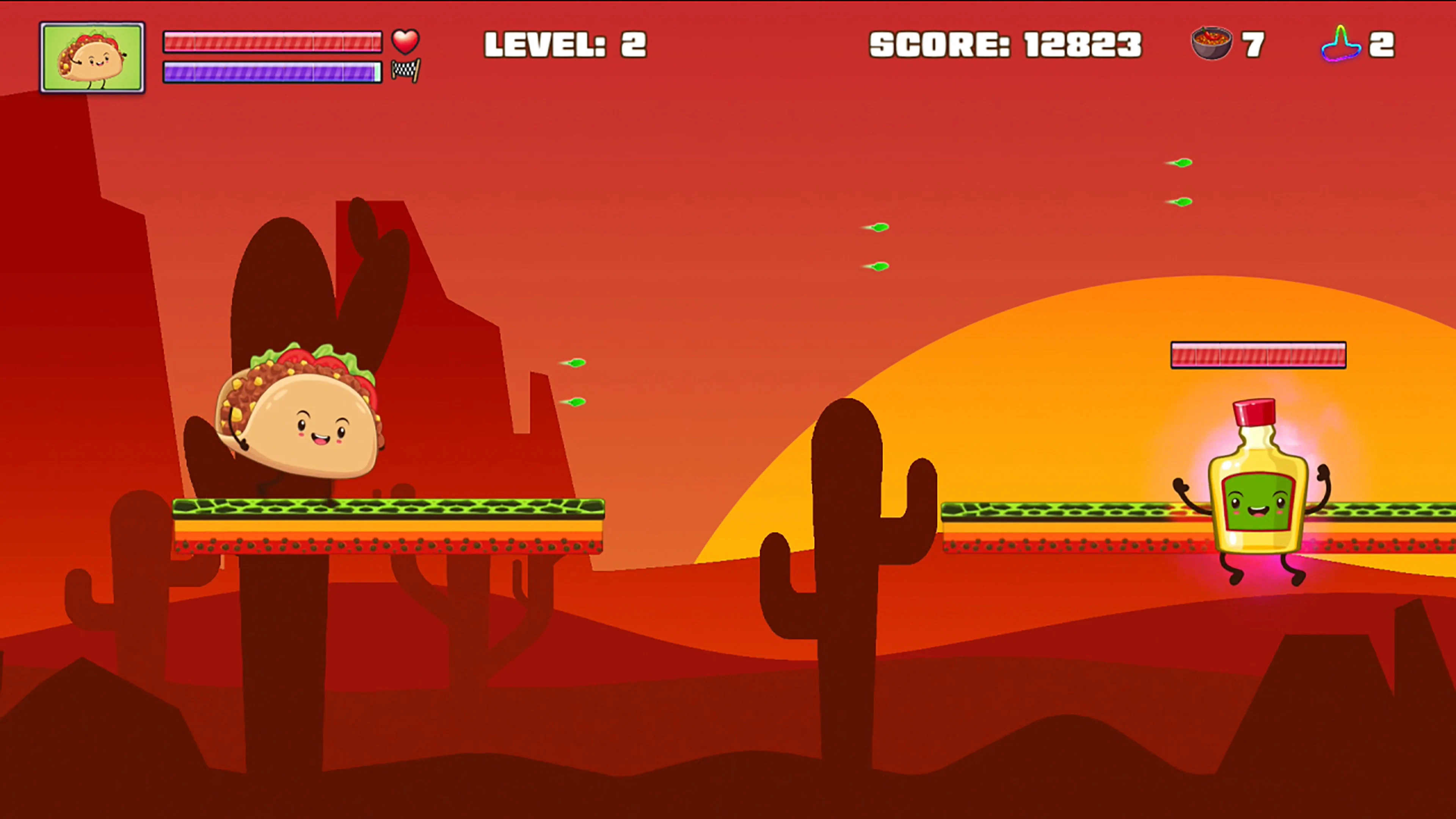Click the number 2 beside the sombrero icon
The image size is (1456, 819).
[x=1384, y=44]
